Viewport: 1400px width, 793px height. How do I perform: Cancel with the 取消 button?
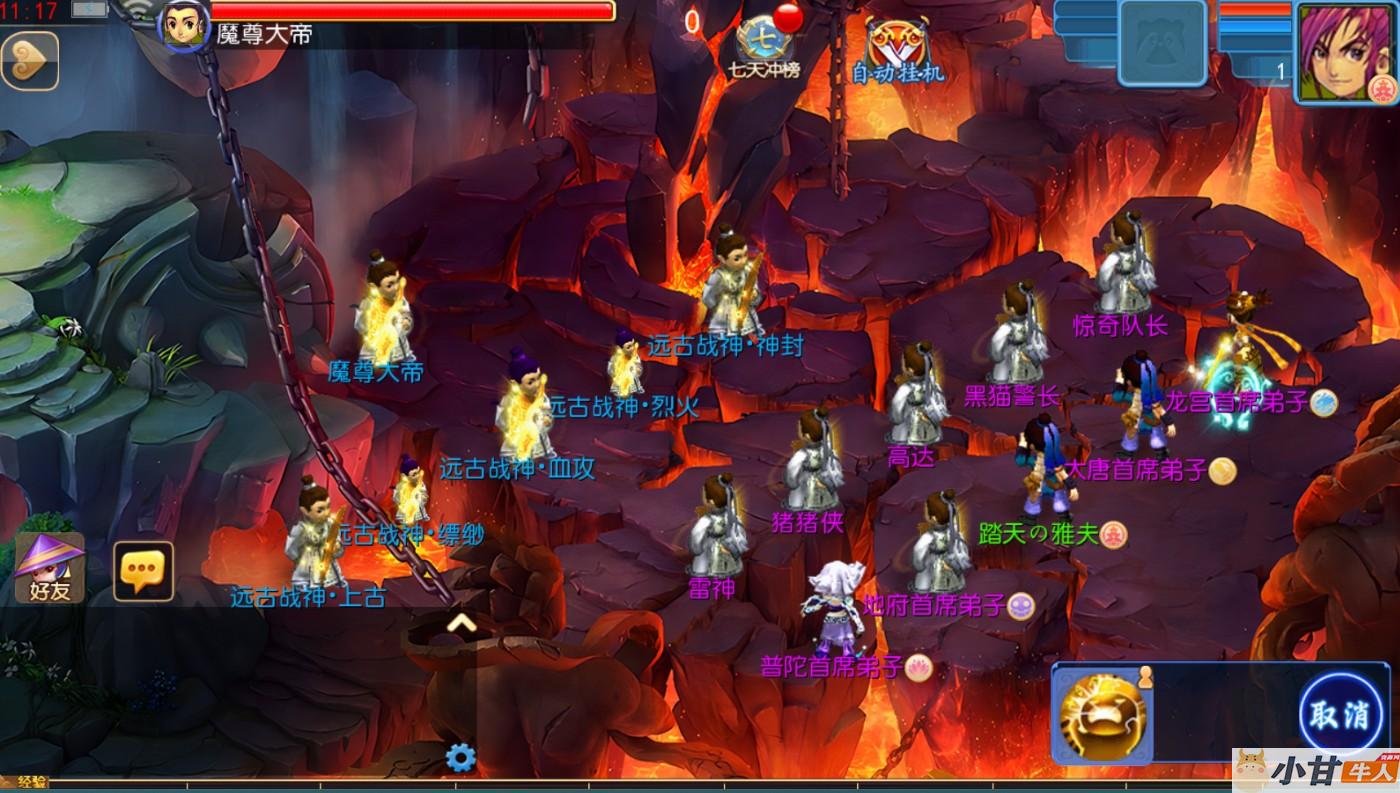(x=1339, y=716)
